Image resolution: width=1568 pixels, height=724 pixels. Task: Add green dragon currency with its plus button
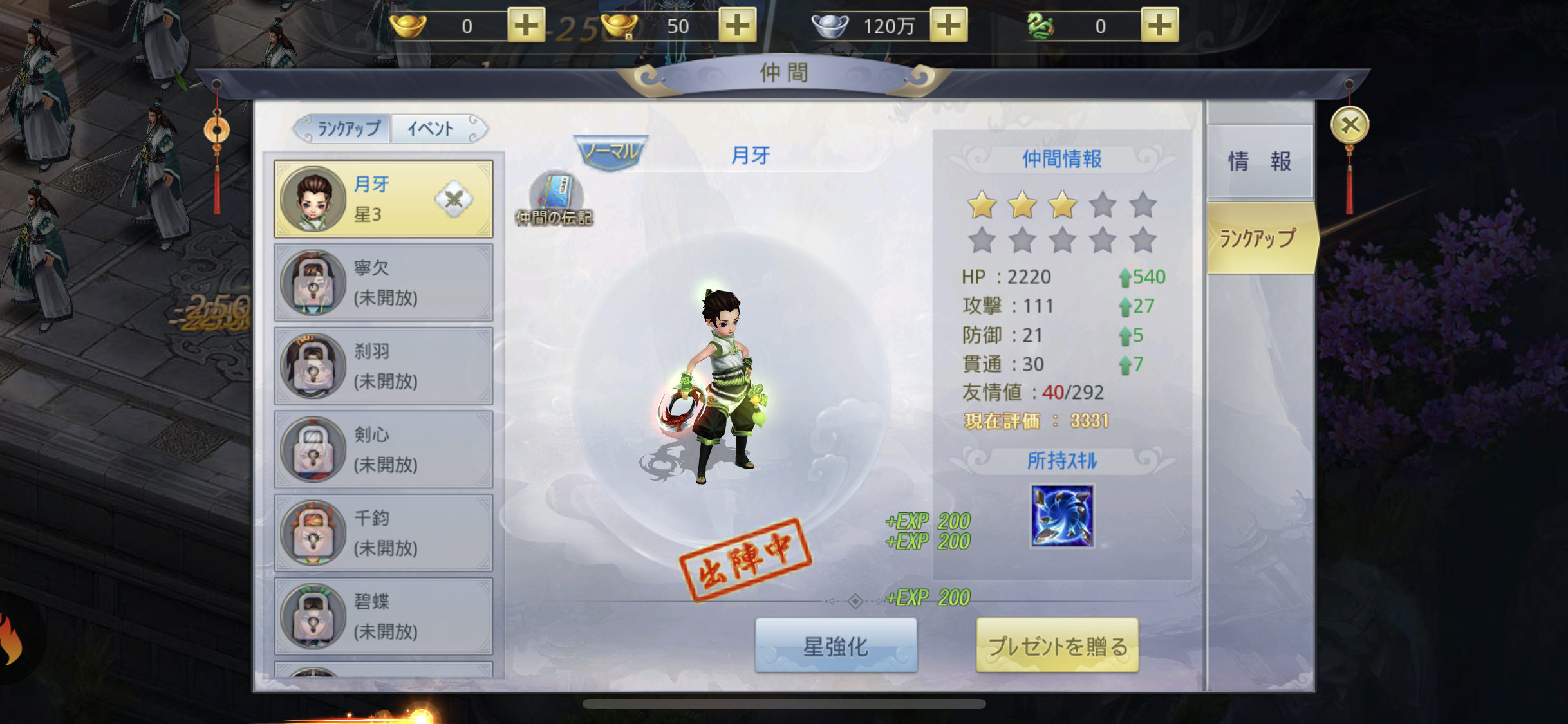point(1159,26)
